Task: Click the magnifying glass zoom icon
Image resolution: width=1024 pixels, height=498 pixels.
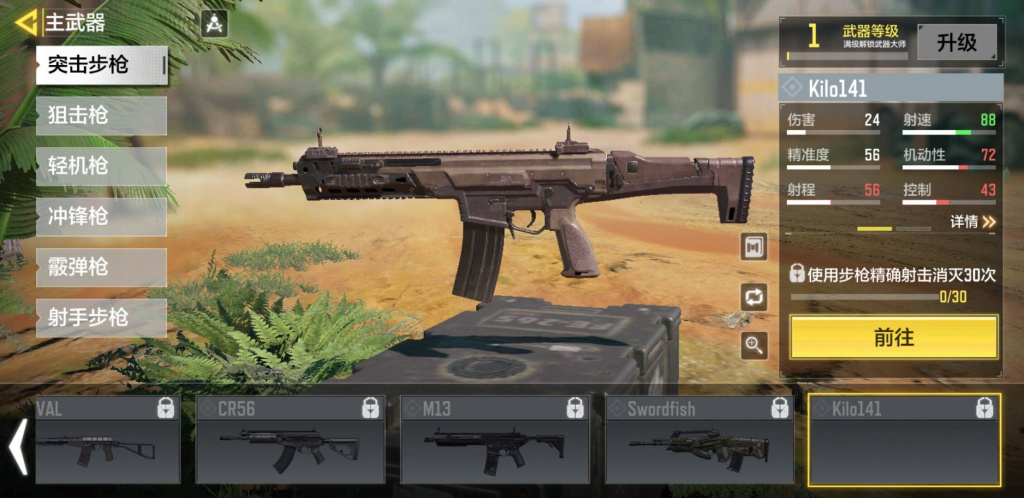Action: [754, 346]
